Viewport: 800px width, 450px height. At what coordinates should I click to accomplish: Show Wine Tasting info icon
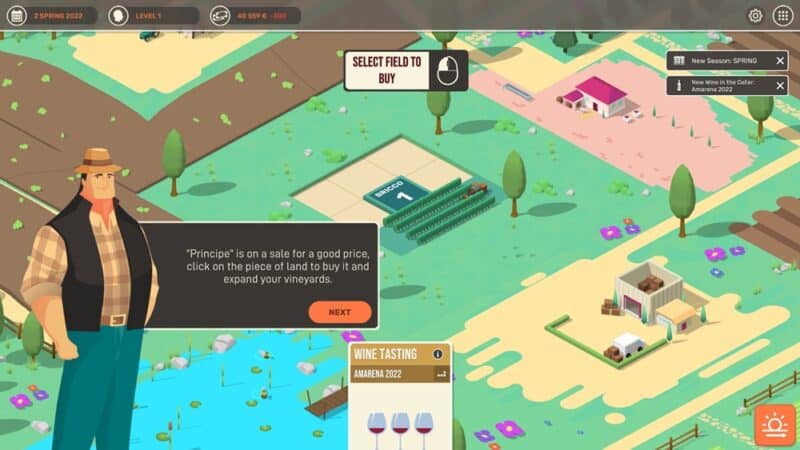(437, 354)
